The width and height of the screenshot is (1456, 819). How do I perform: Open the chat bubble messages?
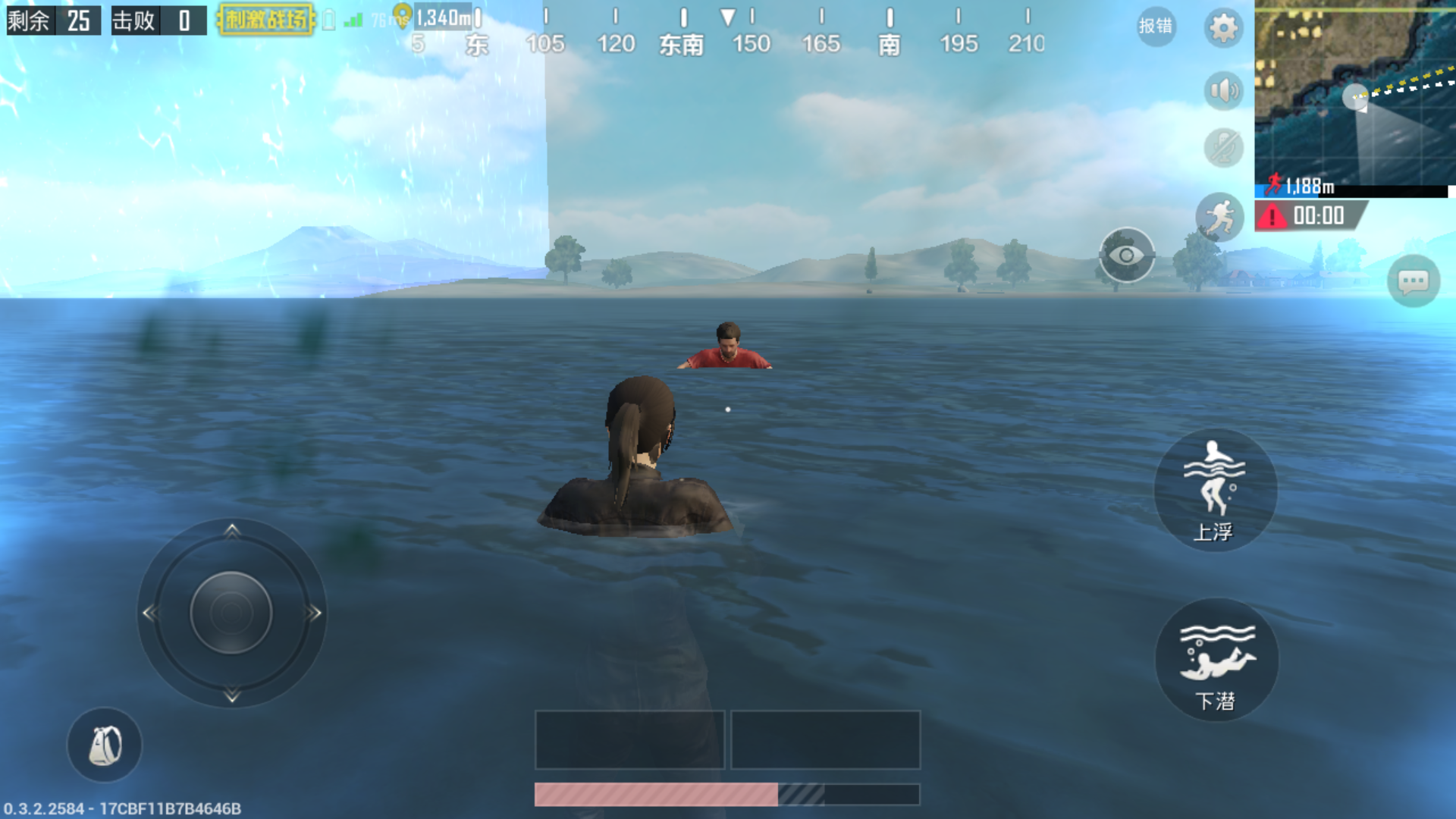click(x=1413, y=282)
